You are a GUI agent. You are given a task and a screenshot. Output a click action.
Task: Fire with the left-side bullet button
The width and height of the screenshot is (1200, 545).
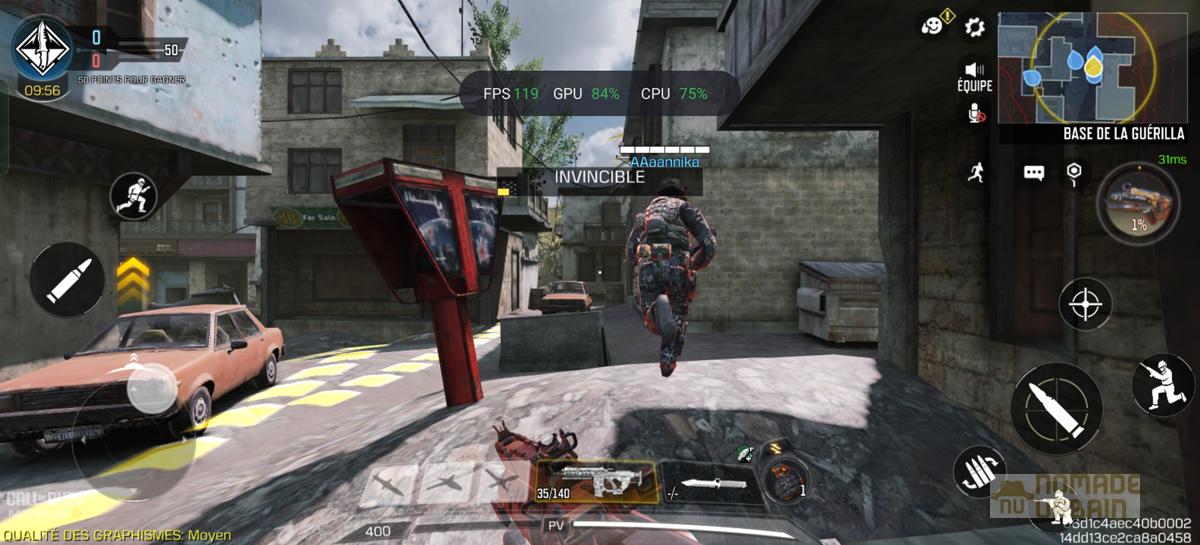(x=69, y=280)
